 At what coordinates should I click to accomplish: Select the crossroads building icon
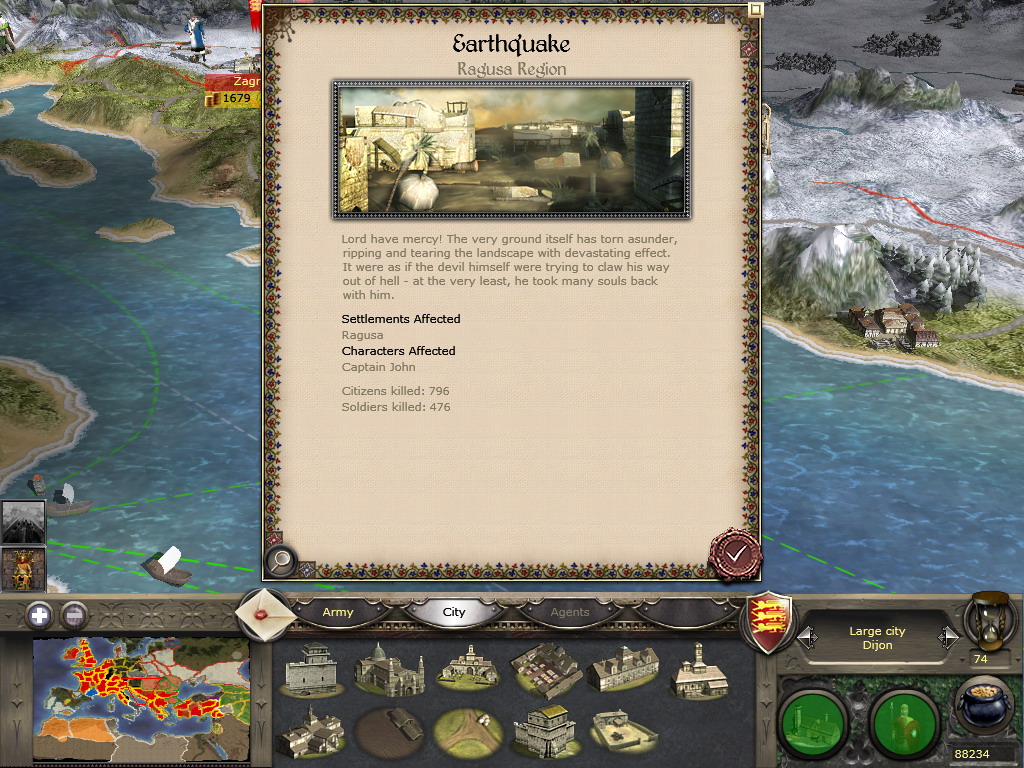point(466,728)
